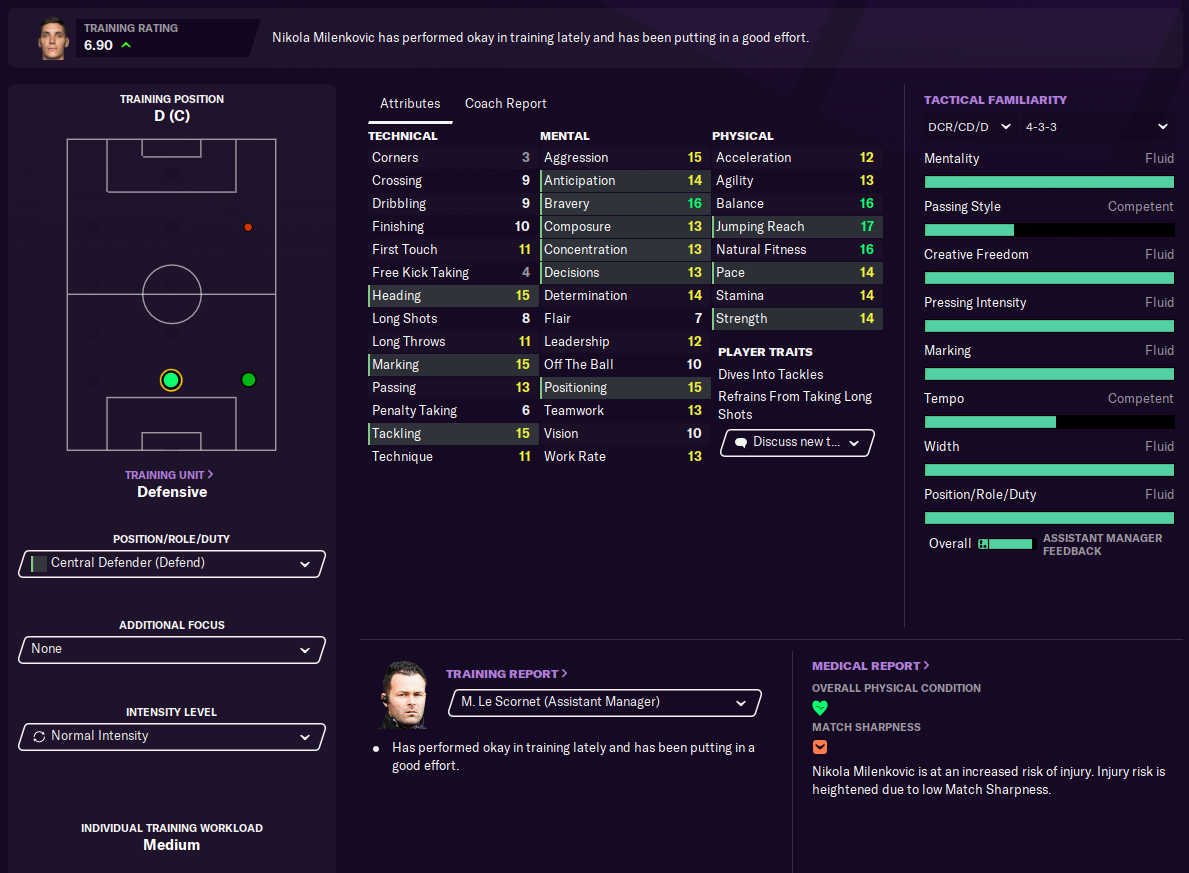Choose a coach in M. Le Scornet dropdown
The width and height of the screenshot is (1189, 873).
[x=604, y=703]
